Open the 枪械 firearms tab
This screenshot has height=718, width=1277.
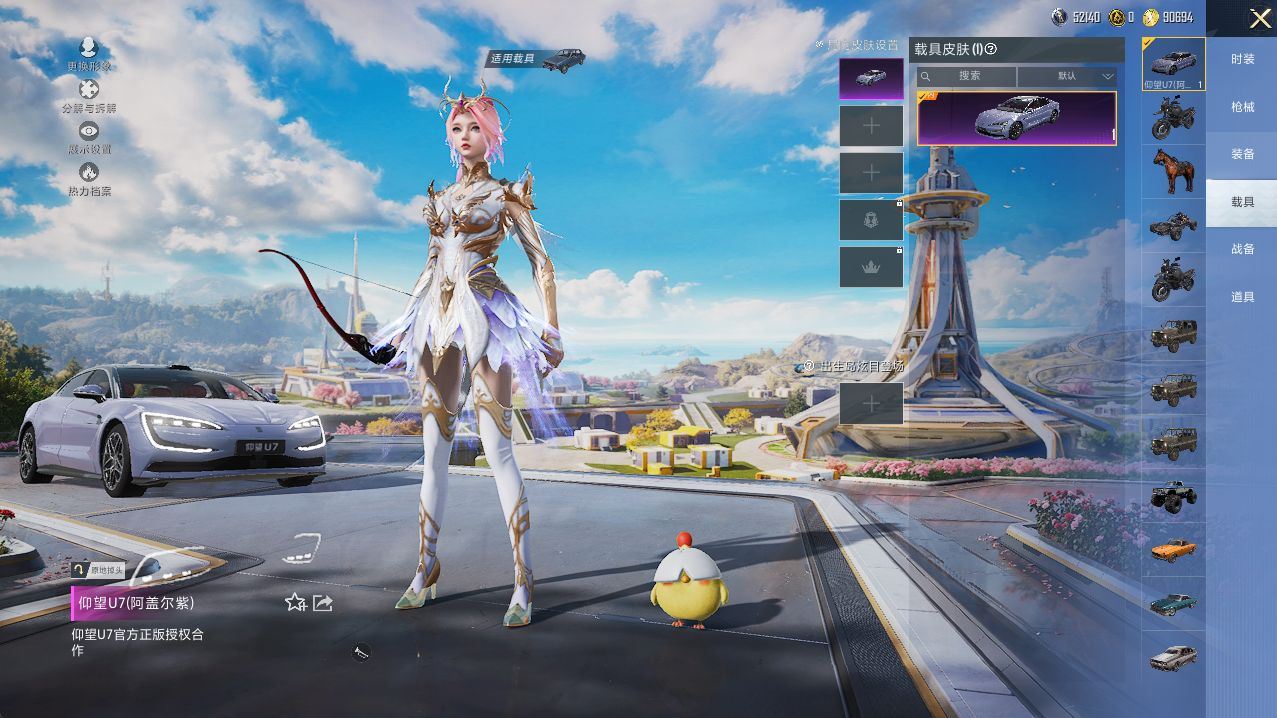1242,107
